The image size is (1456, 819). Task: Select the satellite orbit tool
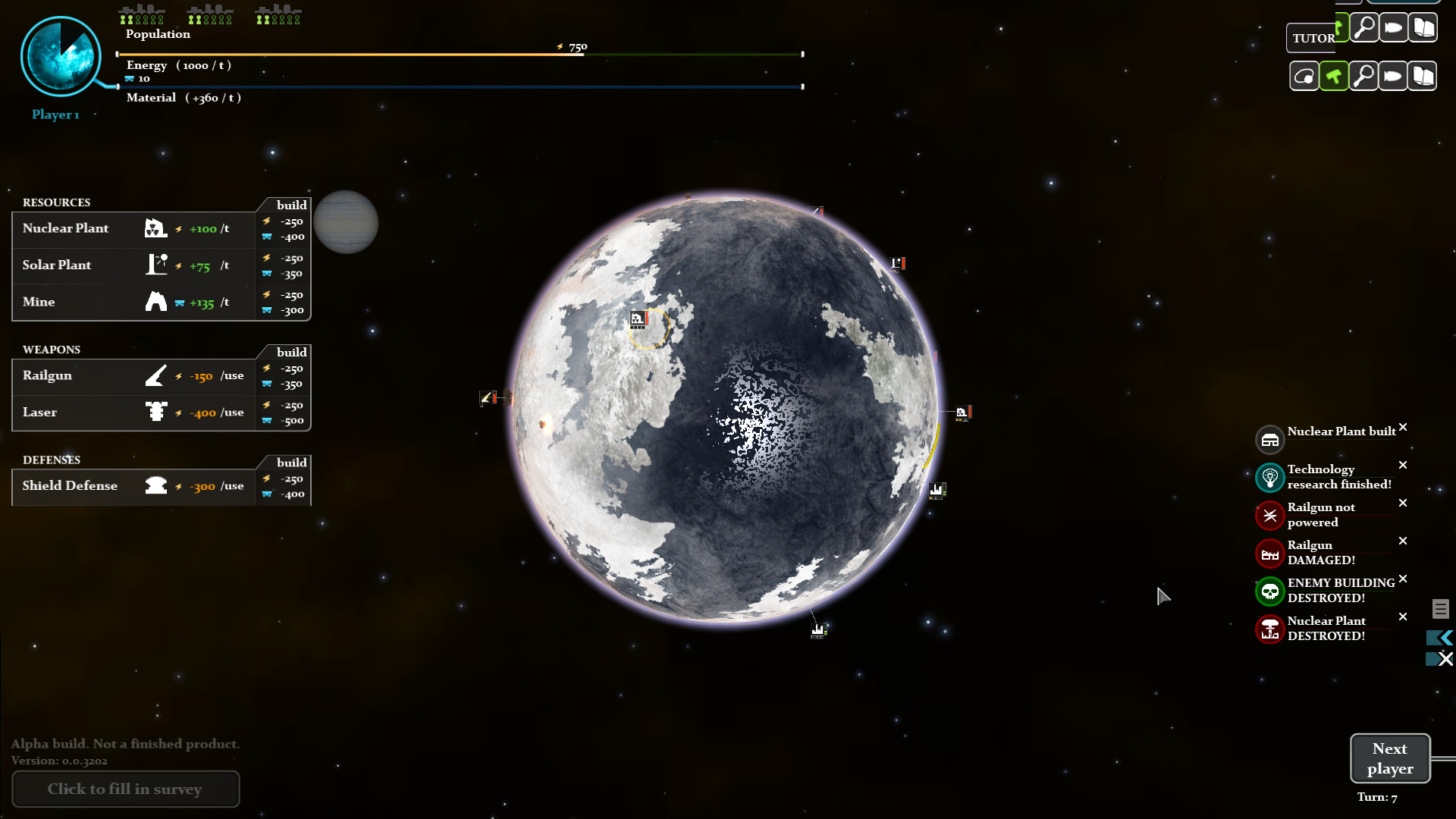coord(1304,75)
